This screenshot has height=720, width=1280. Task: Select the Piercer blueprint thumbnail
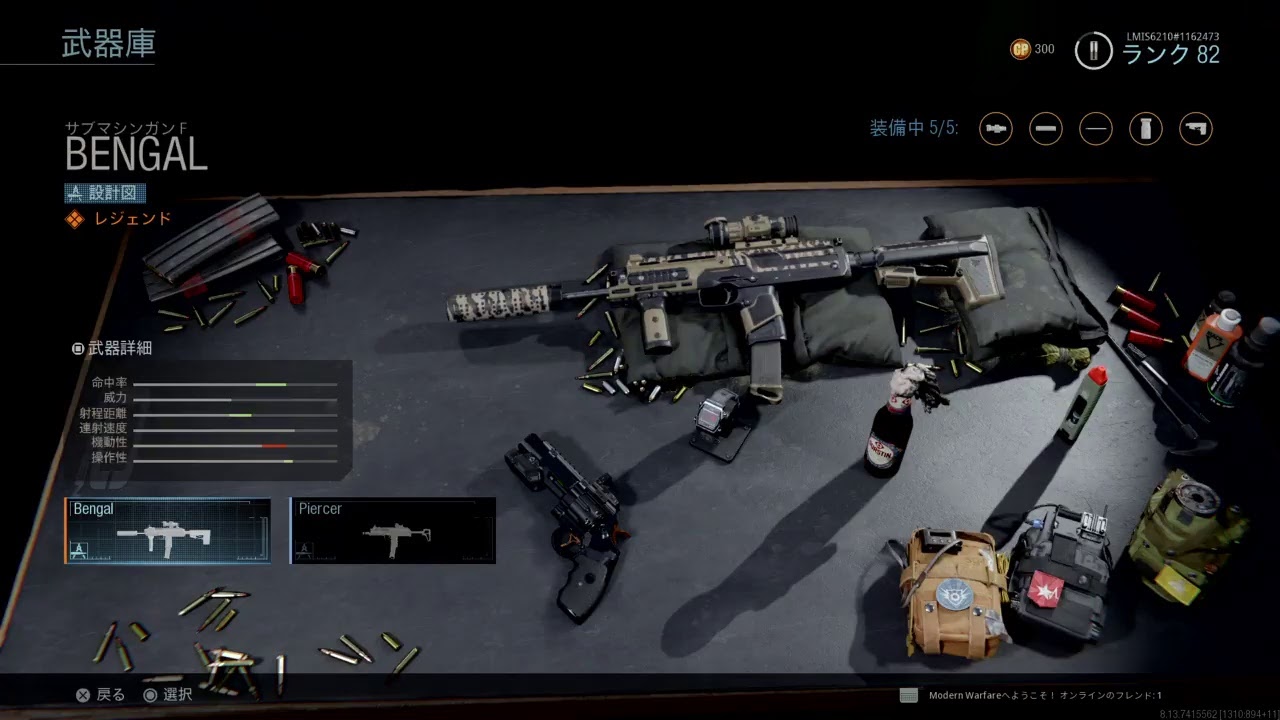click(392, 530)
